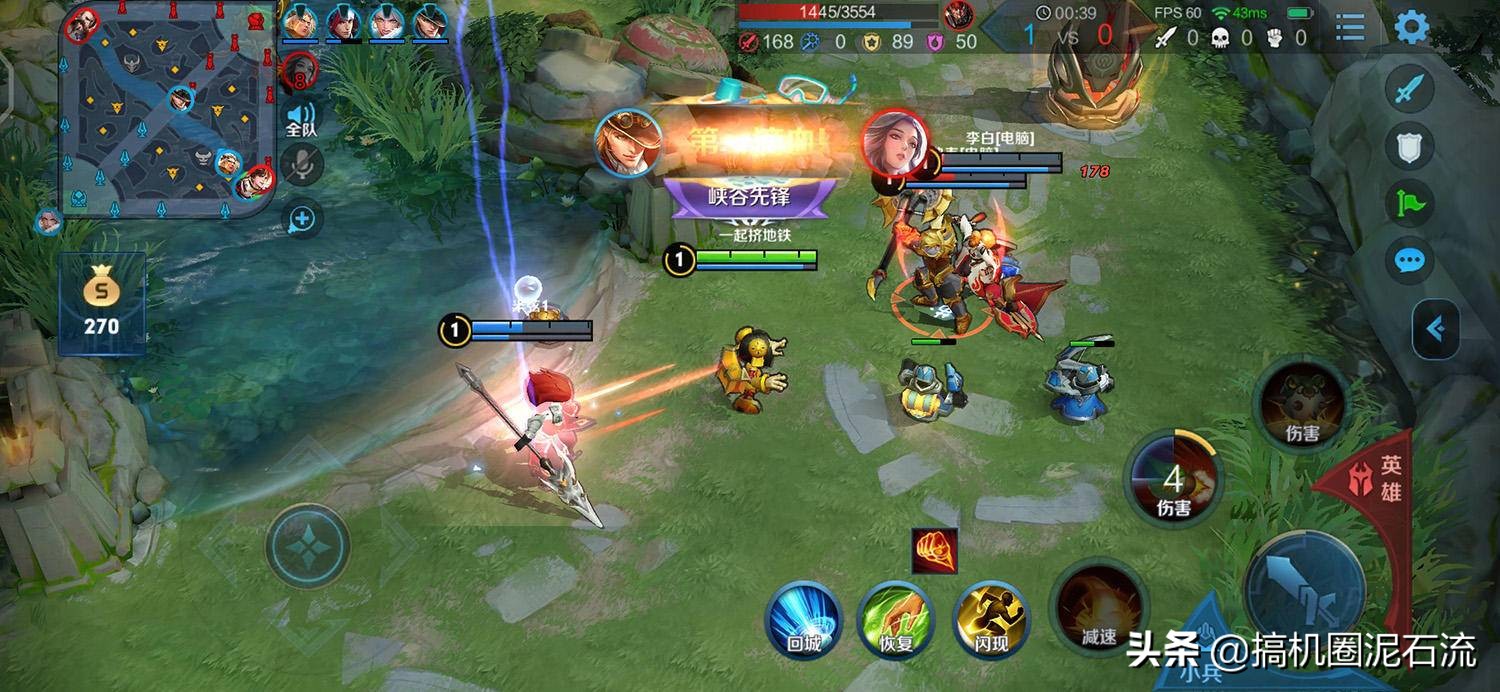1500x692 pixels.
Task: Send the shield defend signal
Action: (x=1410, y=147)
